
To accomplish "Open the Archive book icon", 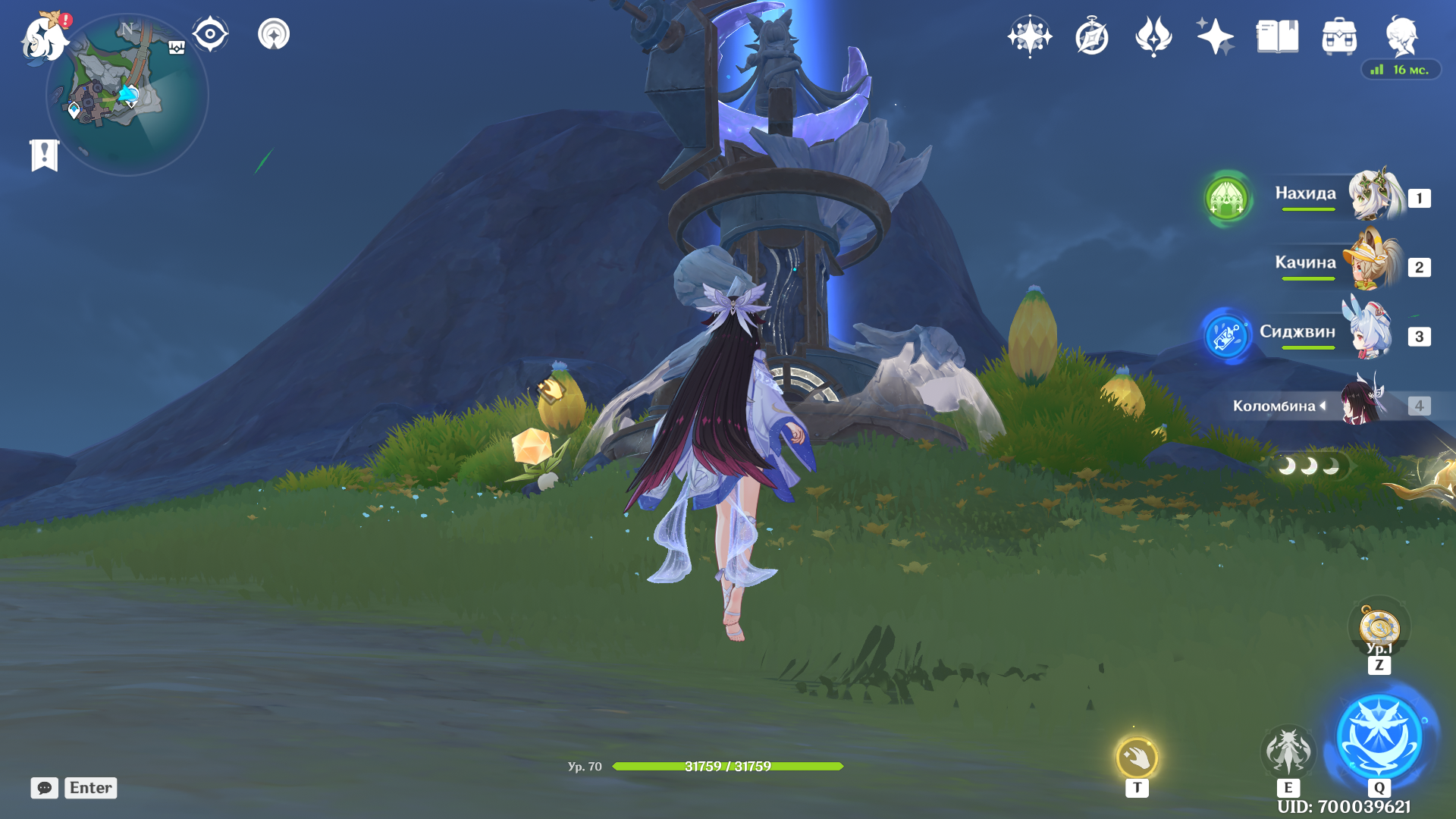I will pos(1277,36).
